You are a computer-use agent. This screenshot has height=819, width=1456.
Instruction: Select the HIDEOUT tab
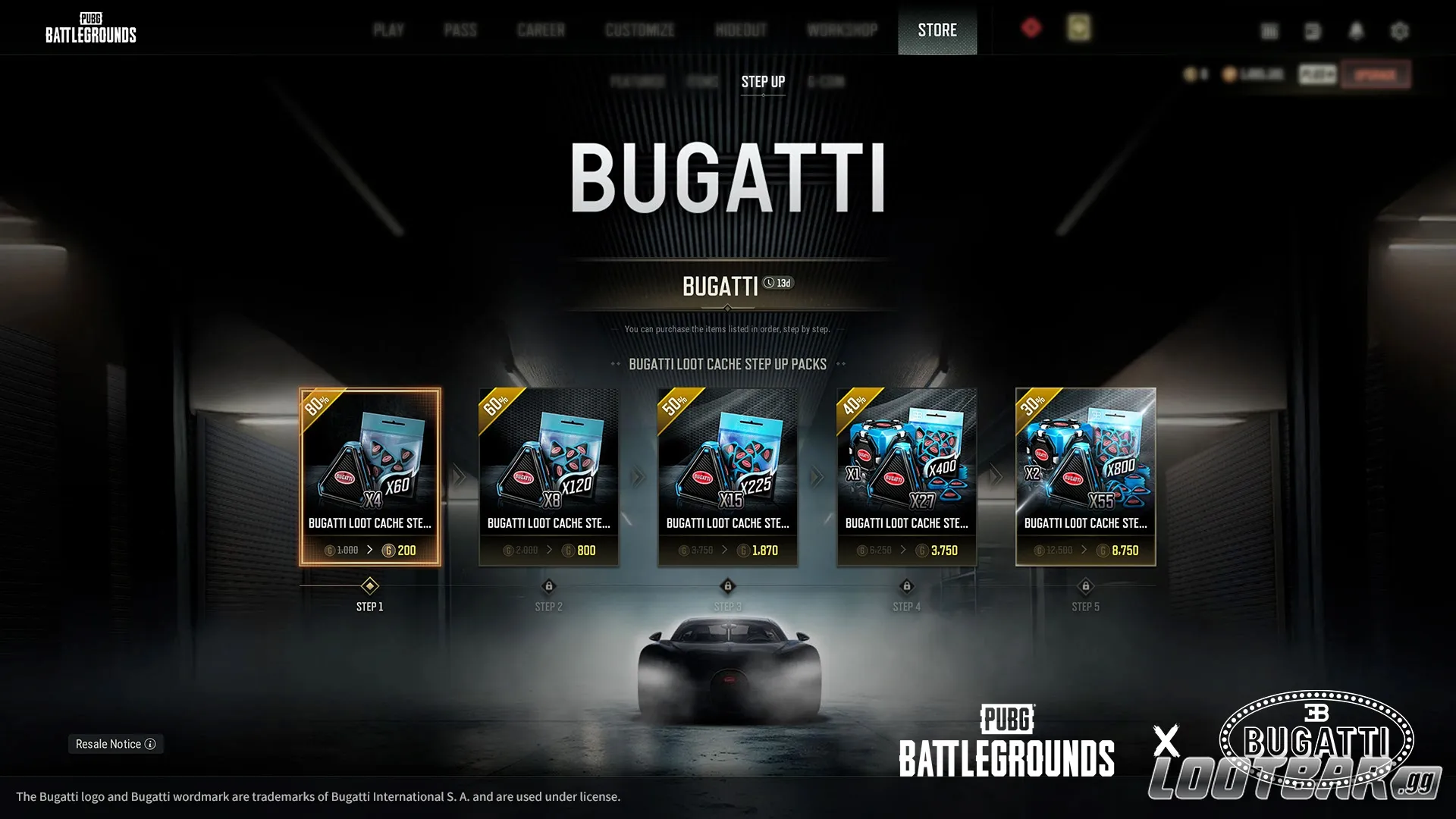(741, 30)
